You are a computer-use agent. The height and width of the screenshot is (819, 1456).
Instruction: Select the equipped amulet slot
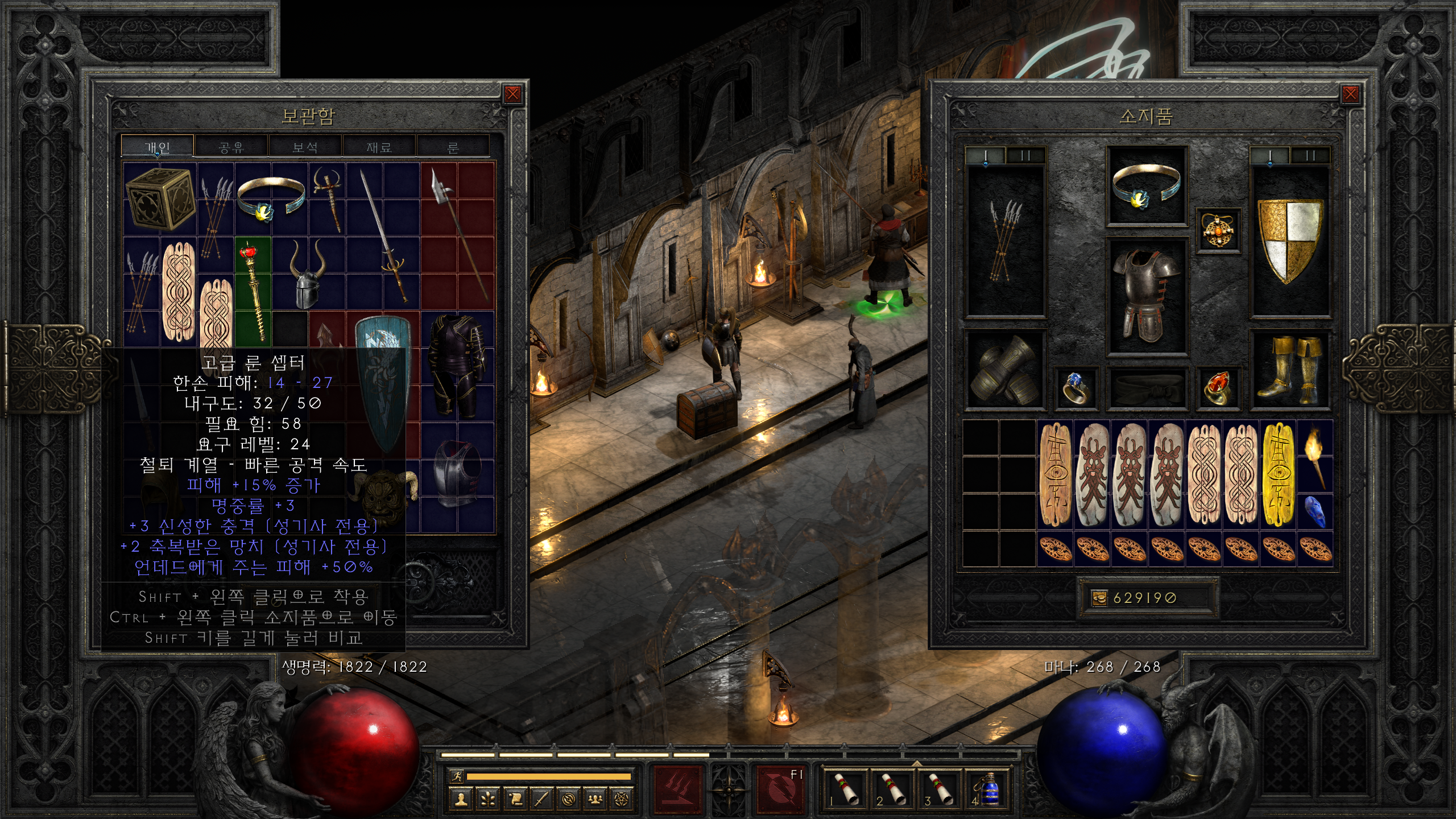pos(1218,231)
